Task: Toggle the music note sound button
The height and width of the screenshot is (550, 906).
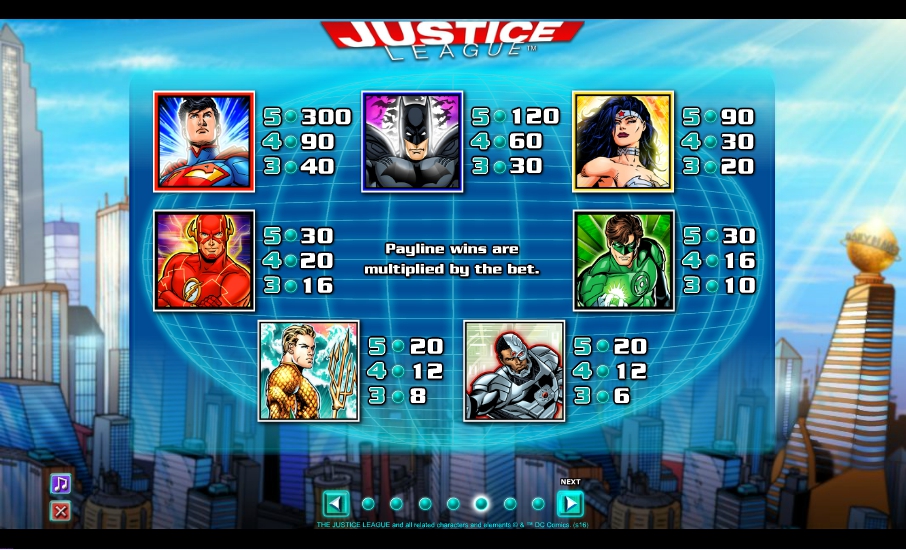Action: click(61, 484)
